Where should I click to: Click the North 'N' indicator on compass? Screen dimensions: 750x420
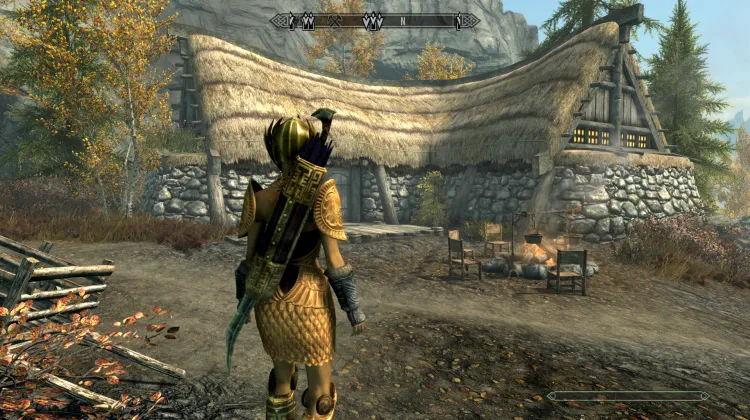404,20
